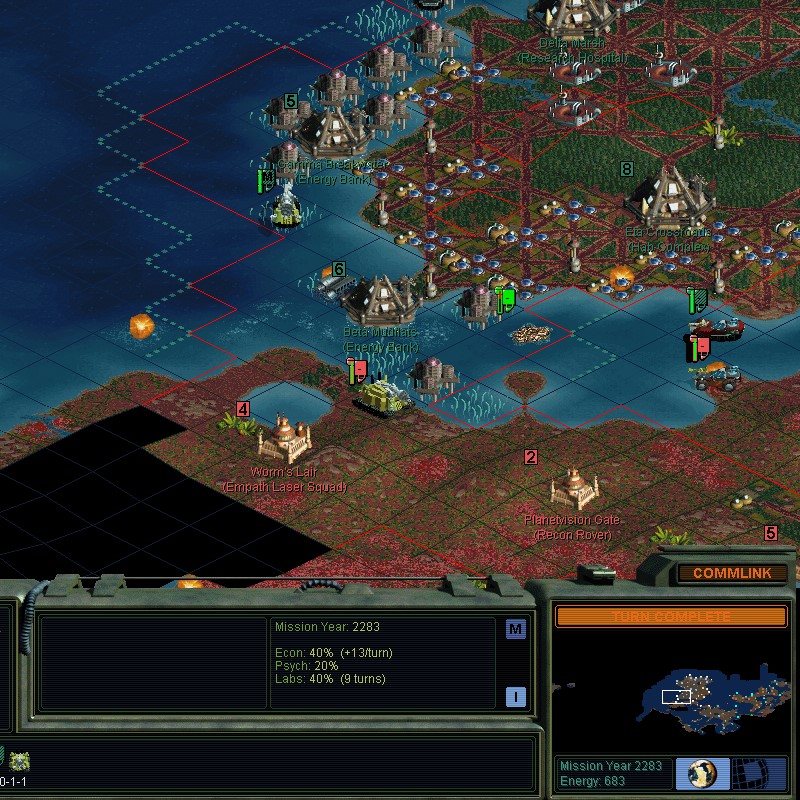Open the Planetvision Gate base

pyautogui.click(x=574, y=487)
